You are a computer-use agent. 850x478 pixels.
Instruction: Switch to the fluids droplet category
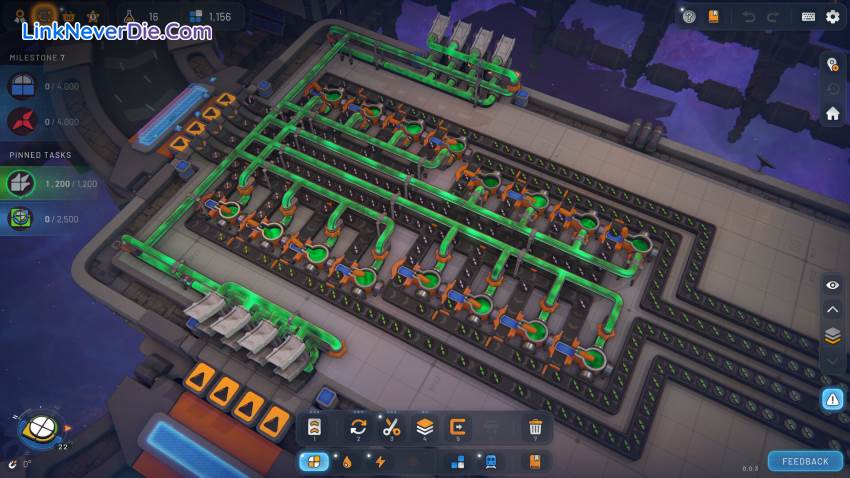tap(346, 461)
